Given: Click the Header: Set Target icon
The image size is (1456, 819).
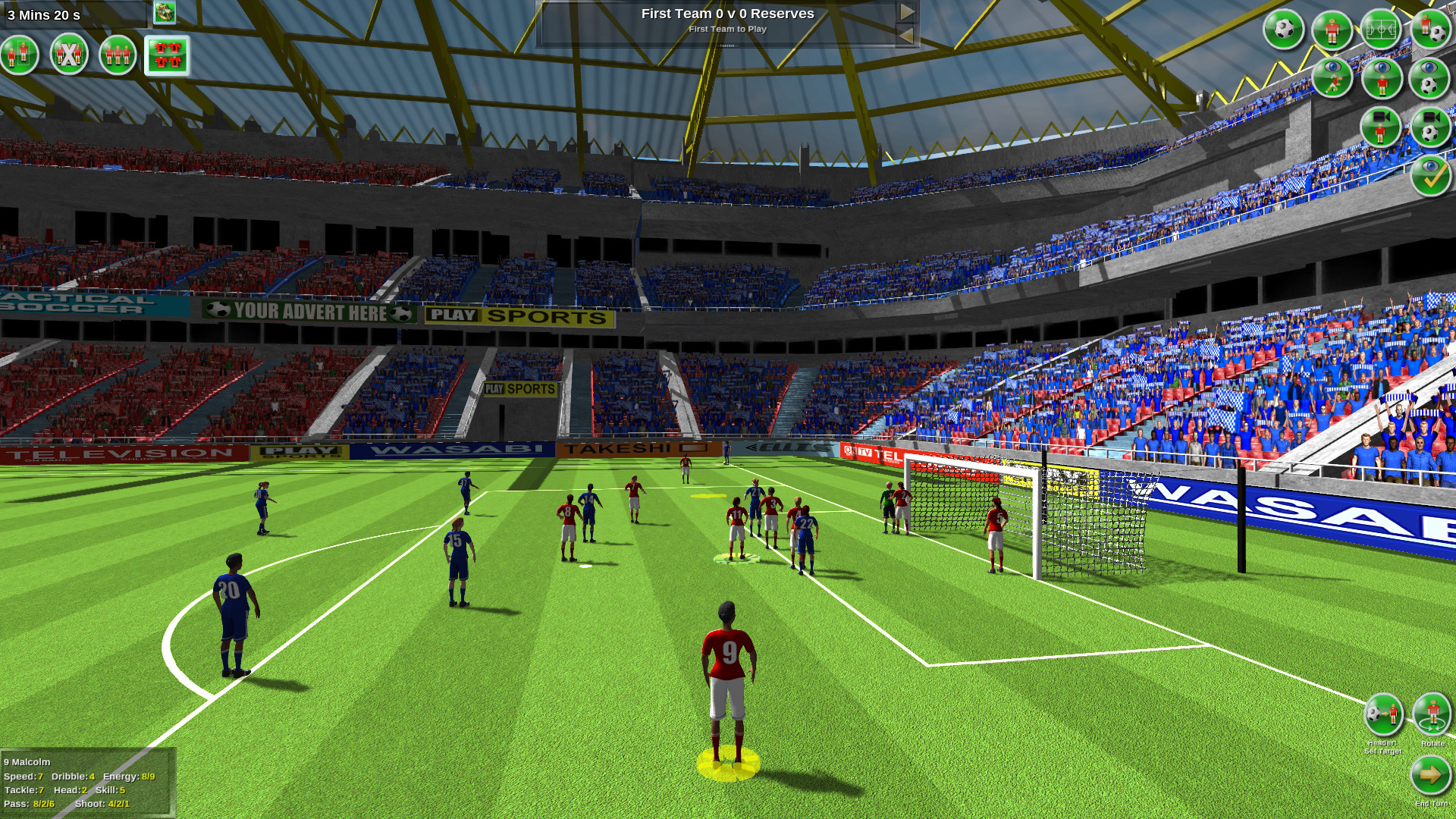Looking at the screenshot, I should pos(1385,714).
